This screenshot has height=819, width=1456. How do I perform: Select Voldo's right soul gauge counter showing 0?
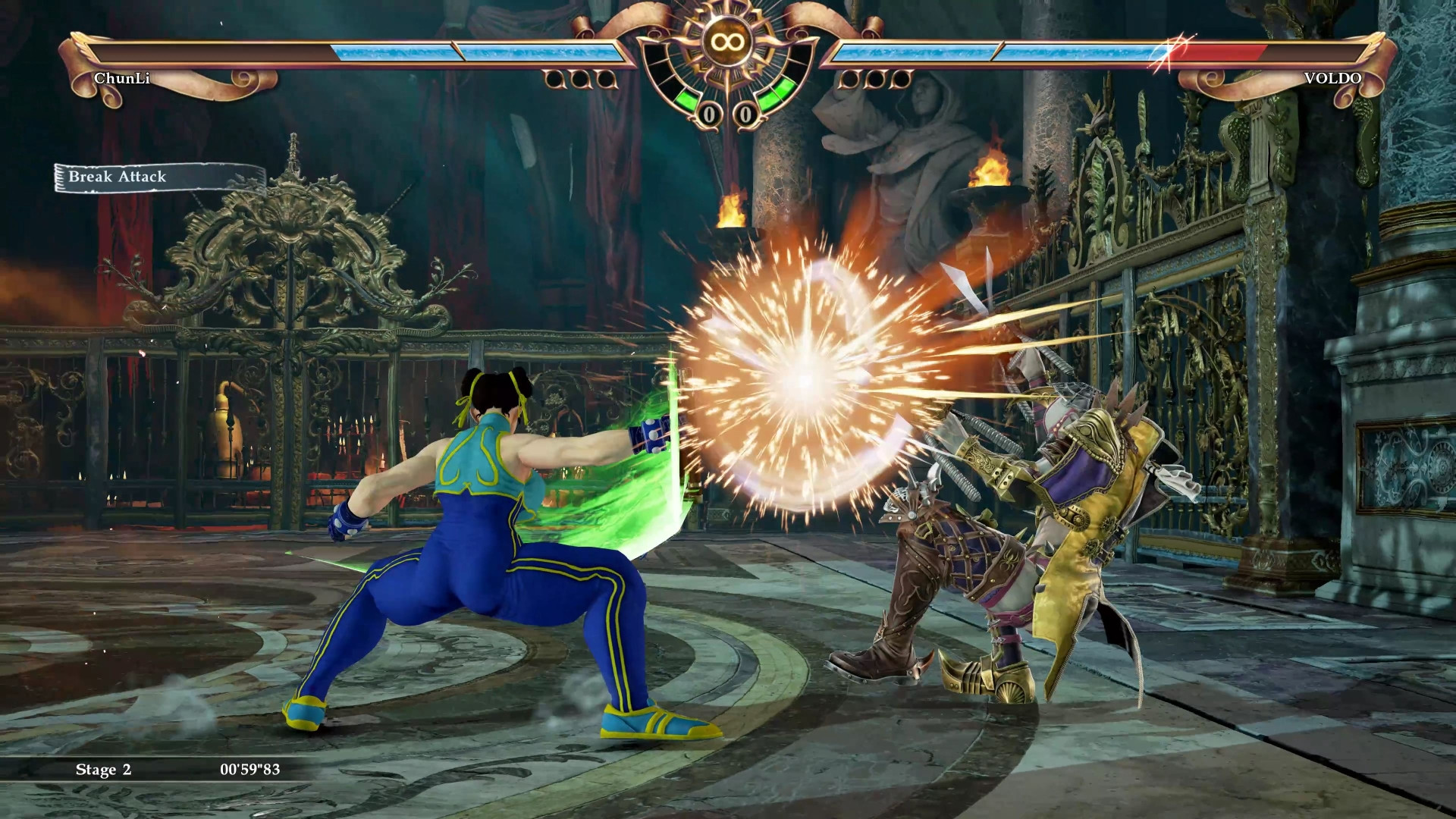click(x=745, y=115)
